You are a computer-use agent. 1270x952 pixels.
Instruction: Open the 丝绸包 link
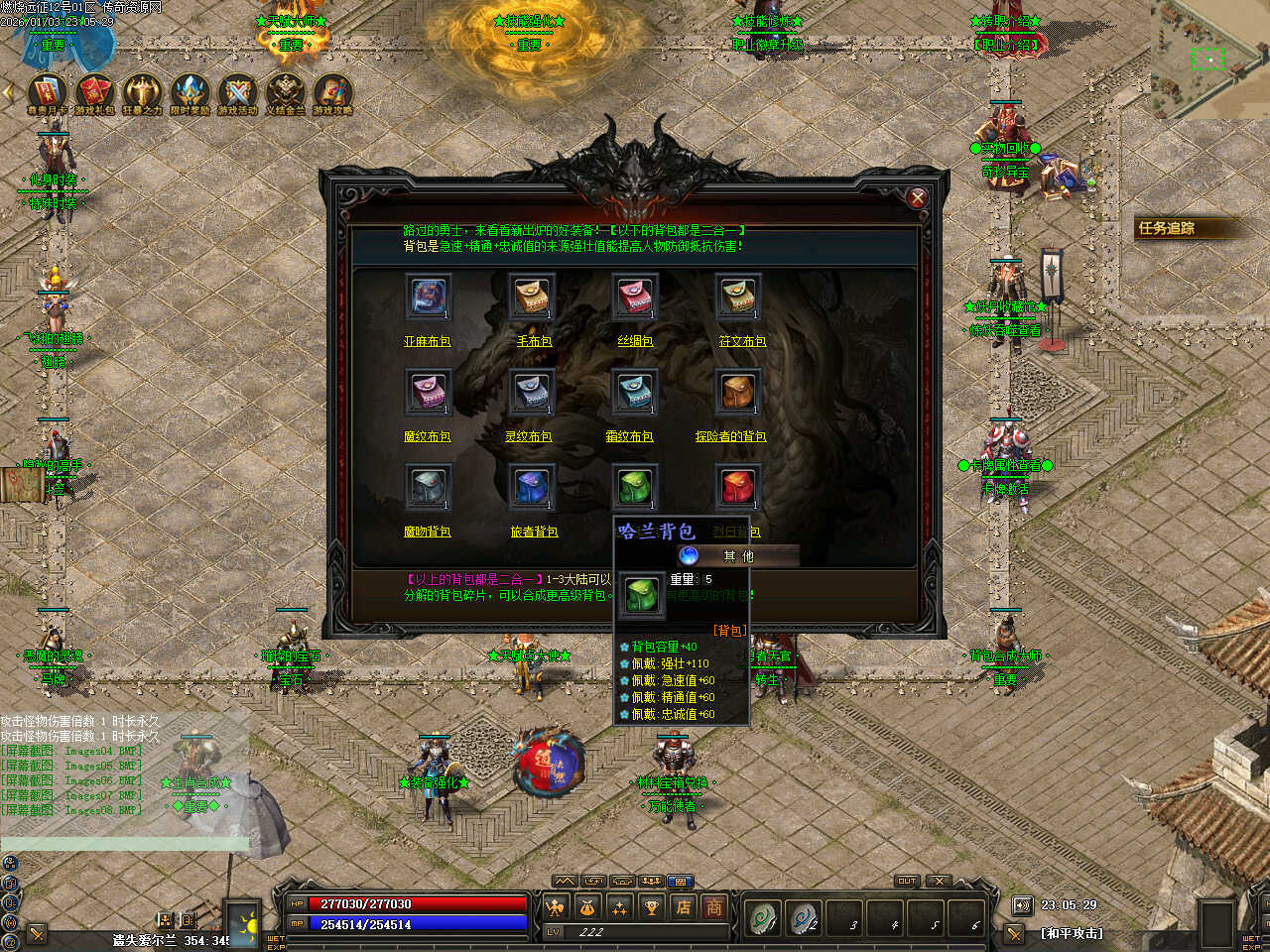click(635, 341)
